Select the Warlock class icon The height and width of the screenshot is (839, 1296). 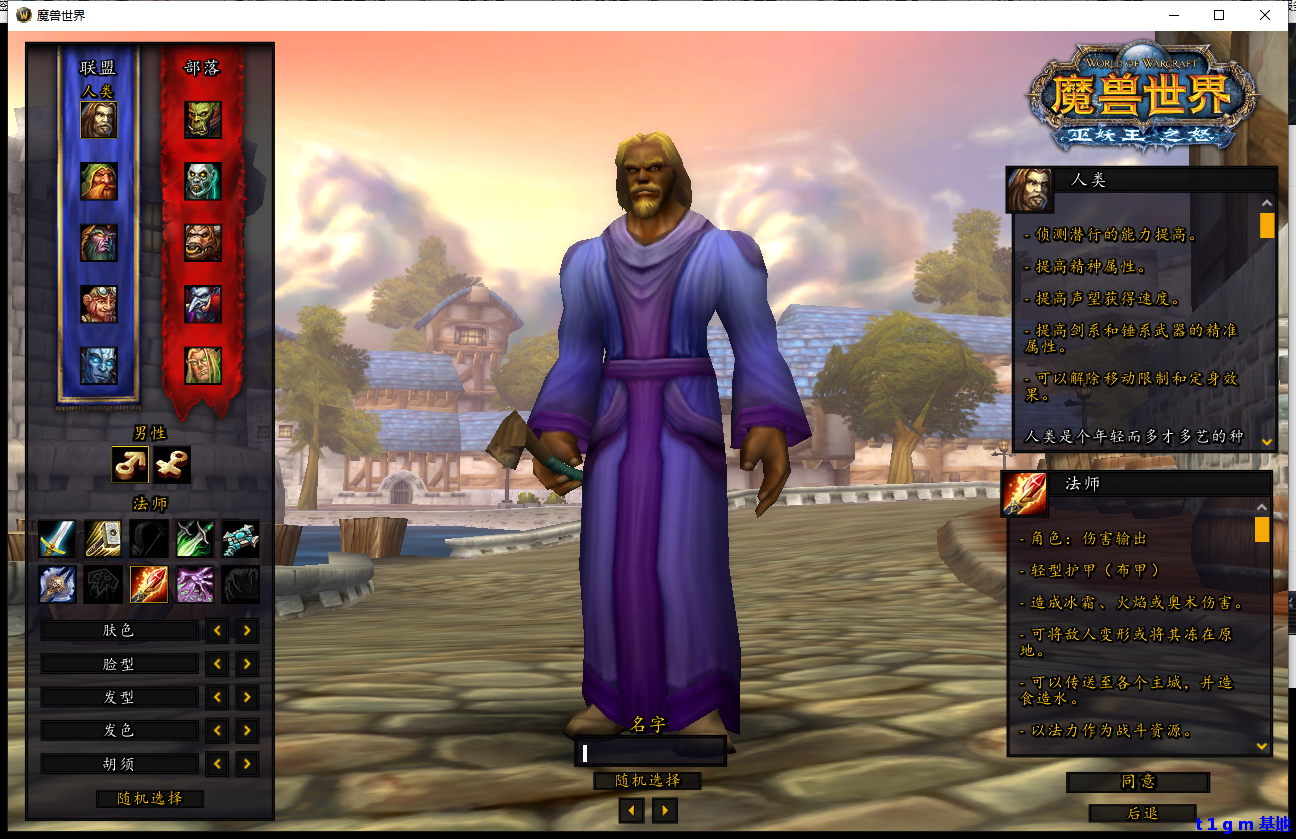(194, 584)
